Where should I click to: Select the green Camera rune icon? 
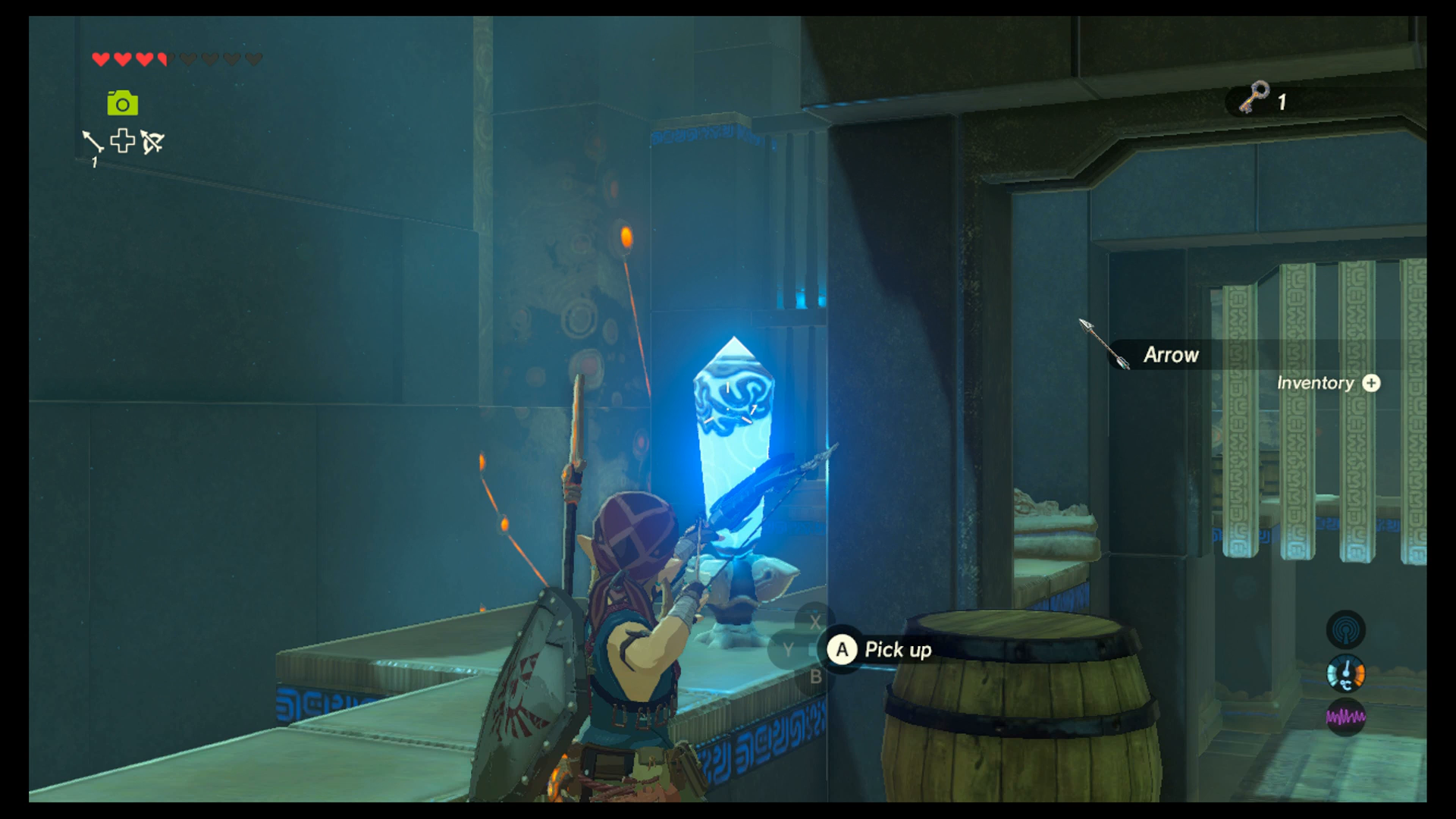tap(121, 103)
